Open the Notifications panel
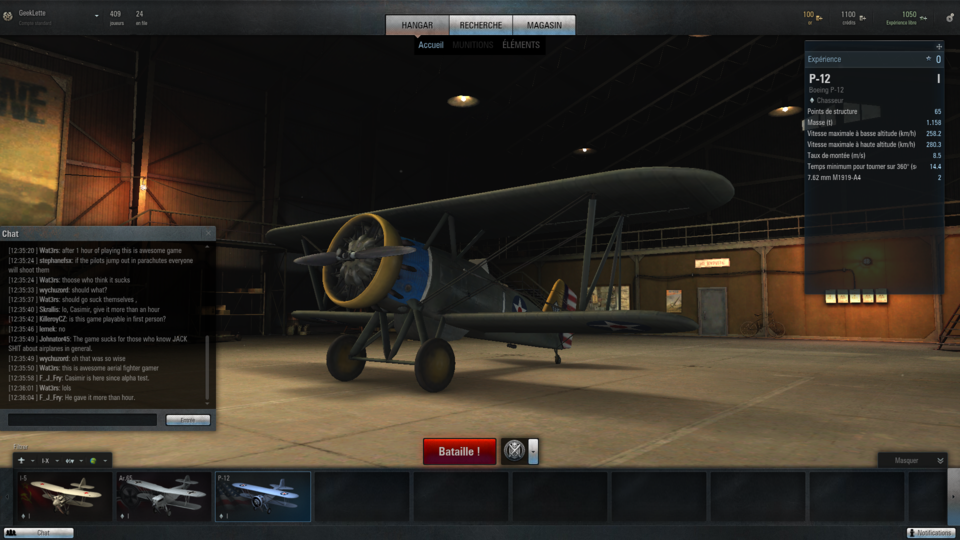960x540 pixels. point(931,533)
